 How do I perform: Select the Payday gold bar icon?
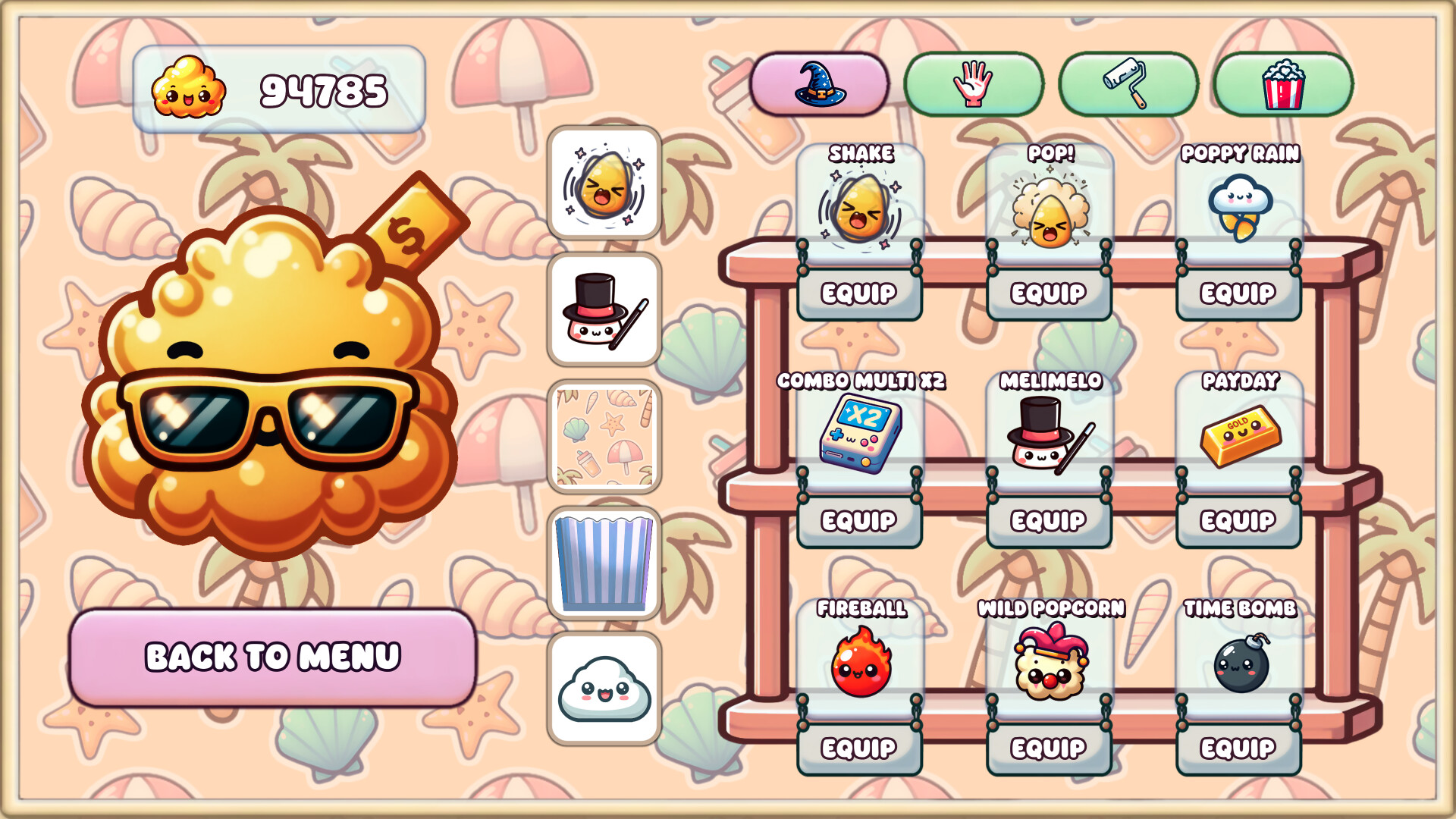point(1240,432)
